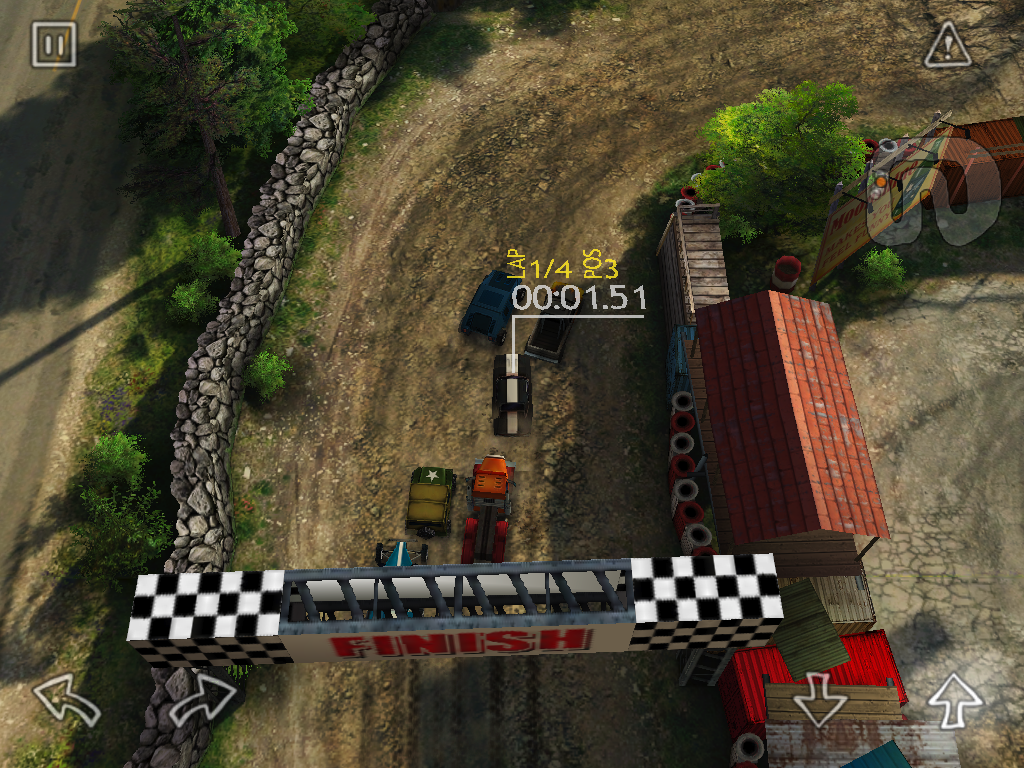Accelerate using the up arrow control
Image resolution: width=1024 pixels, height=768 pixels.
[955, 699]
